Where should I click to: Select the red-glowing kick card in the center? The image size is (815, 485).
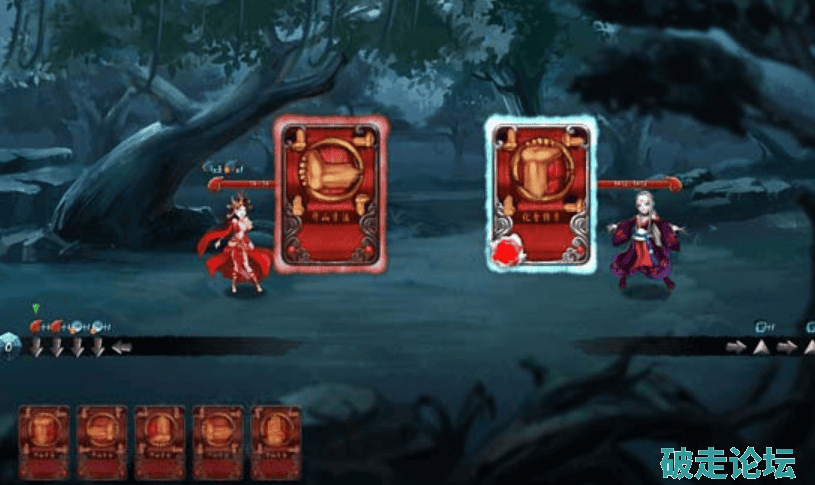click(331, 194)
